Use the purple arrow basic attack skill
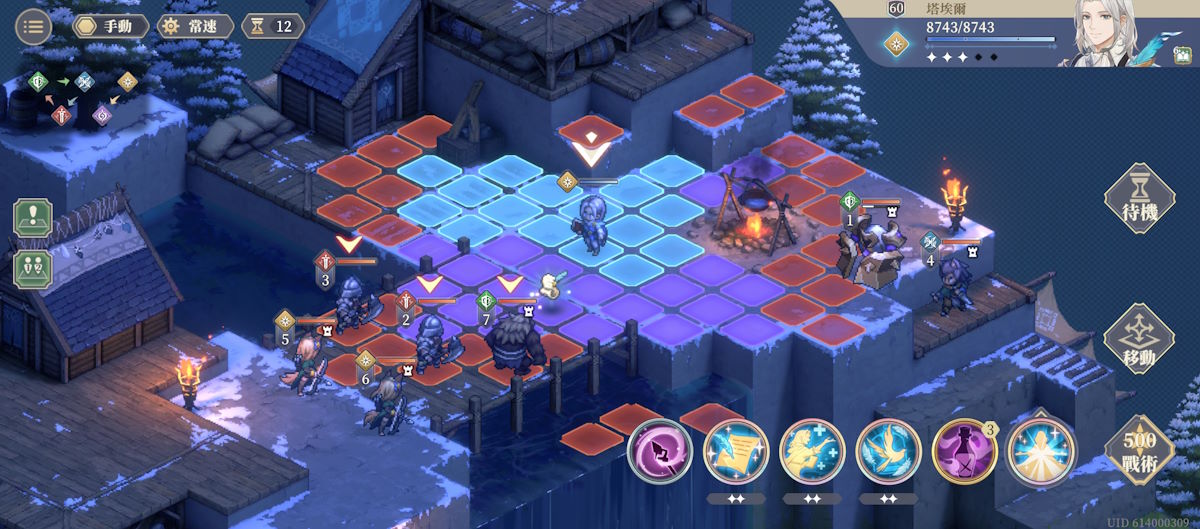This screenshot has width=1200, height=529. coord(660,452)
